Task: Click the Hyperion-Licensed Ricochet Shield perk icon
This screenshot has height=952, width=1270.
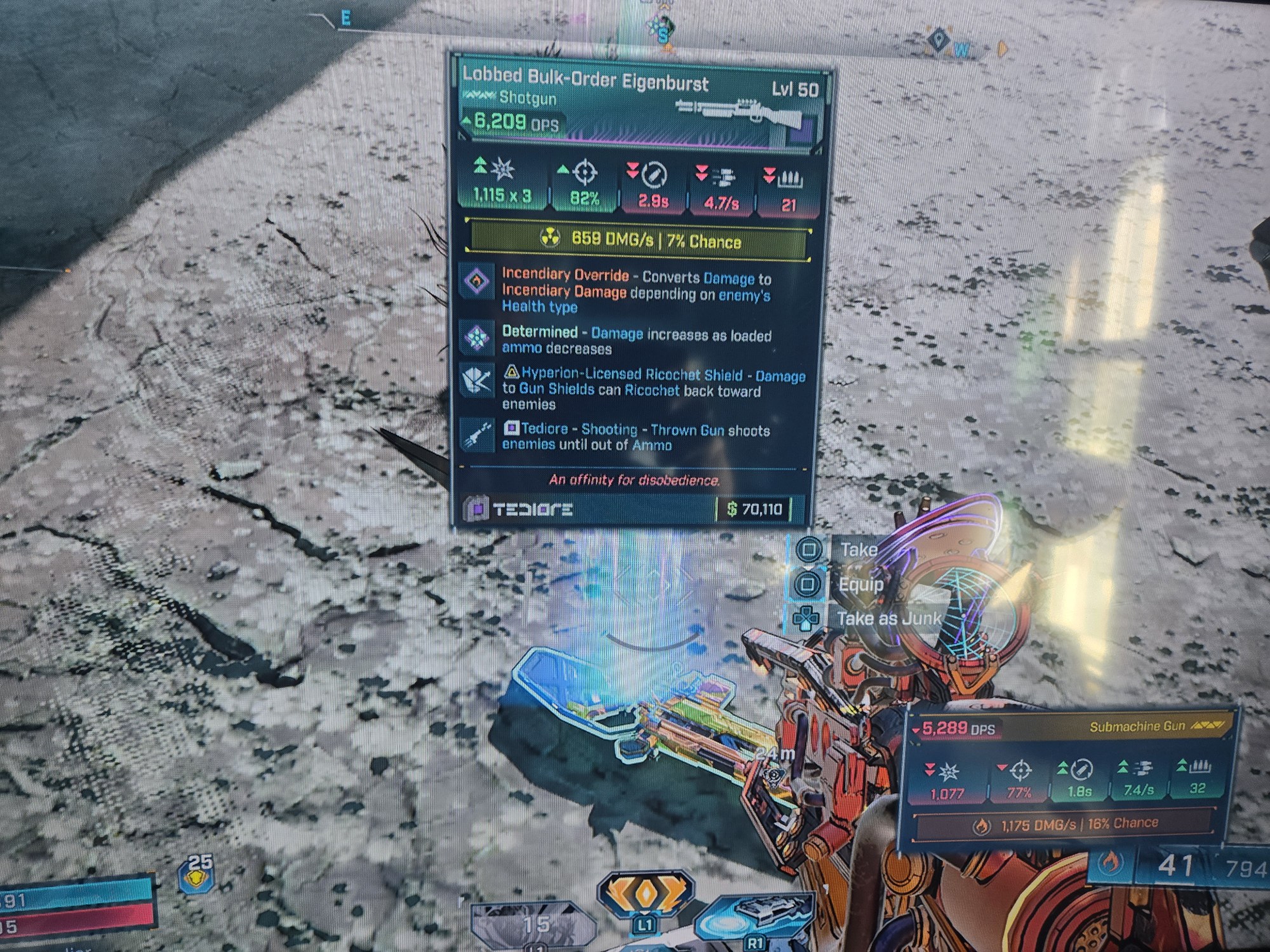Action: point(477,381)
